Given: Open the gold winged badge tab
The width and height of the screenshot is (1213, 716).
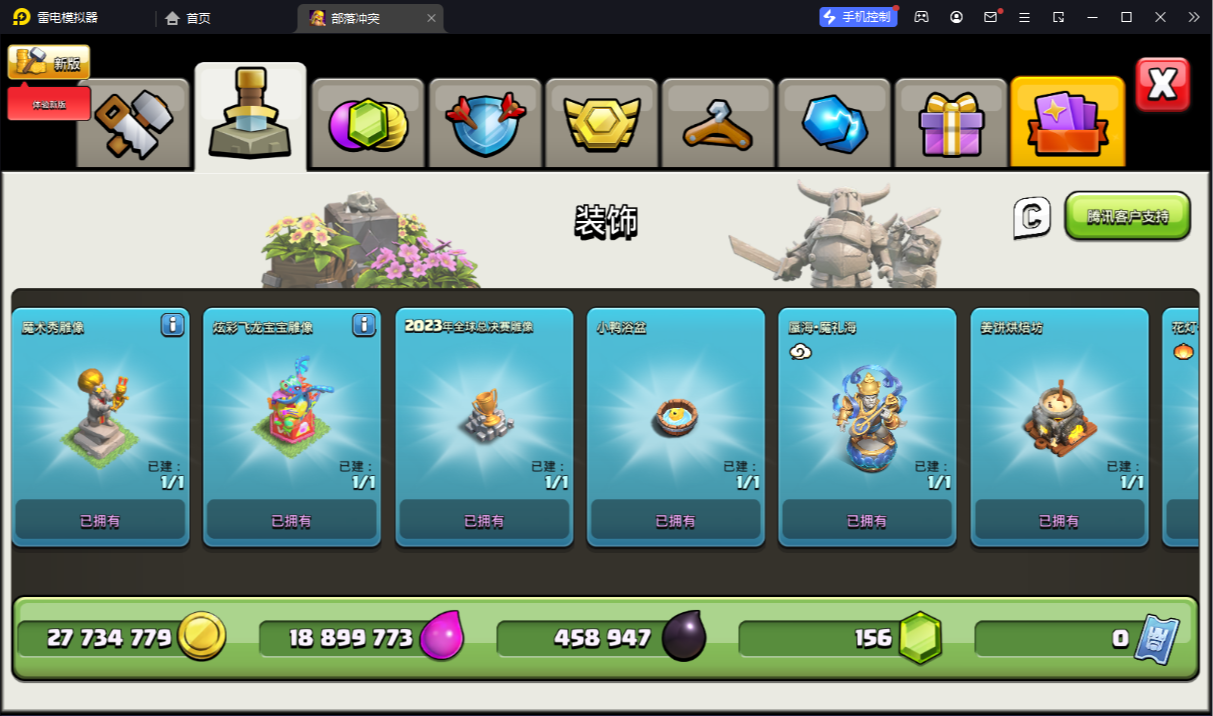Looking at the screenshot, I should tap(601, 123).
